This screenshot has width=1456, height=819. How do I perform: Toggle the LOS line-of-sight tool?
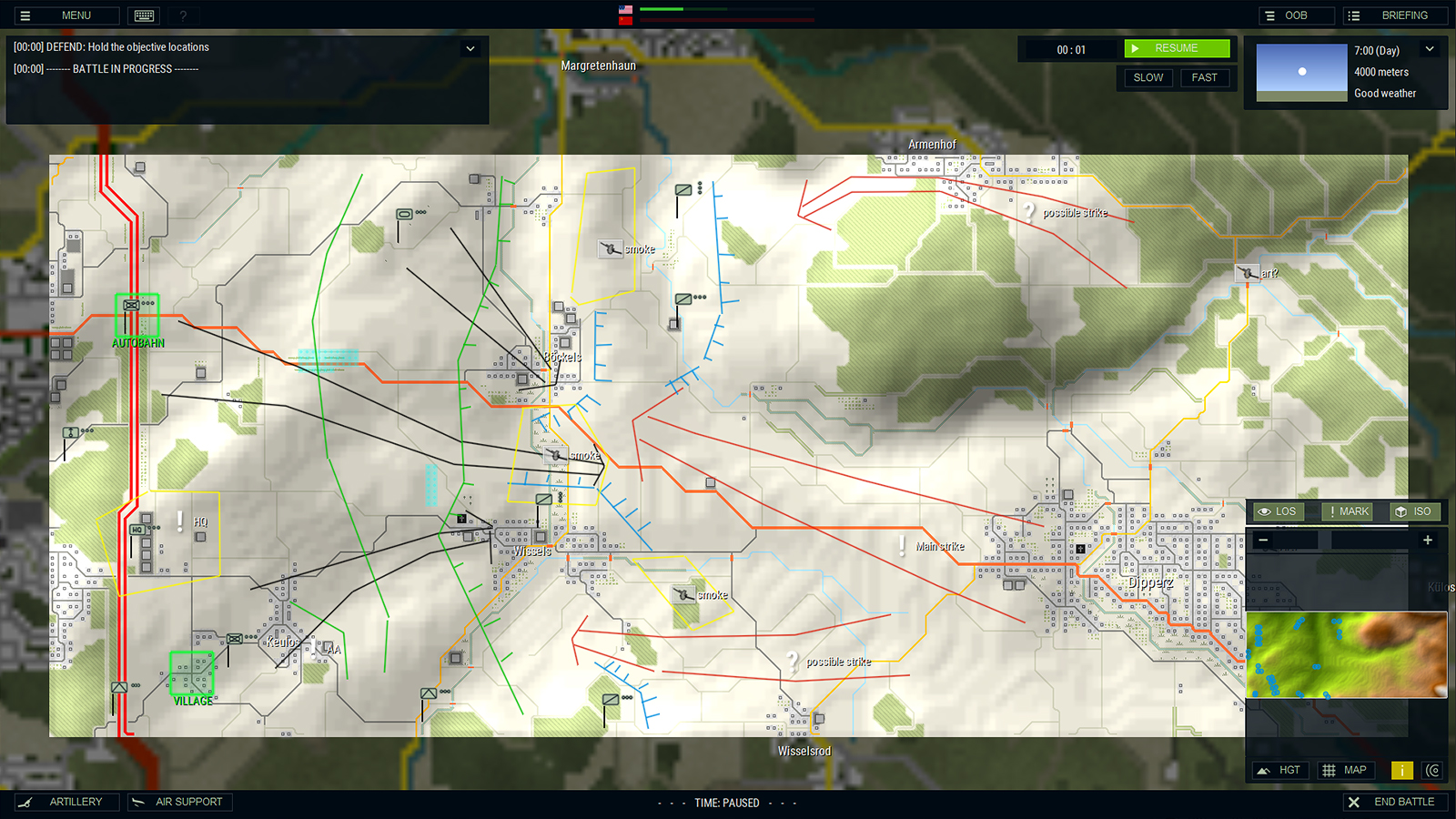click(x=1277, y=511)
